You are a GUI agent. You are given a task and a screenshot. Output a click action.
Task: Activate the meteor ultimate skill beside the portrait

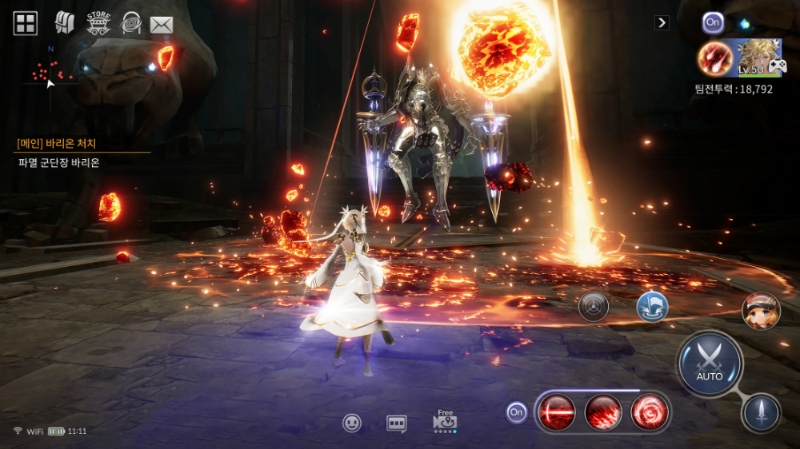(x=714, y=58)
